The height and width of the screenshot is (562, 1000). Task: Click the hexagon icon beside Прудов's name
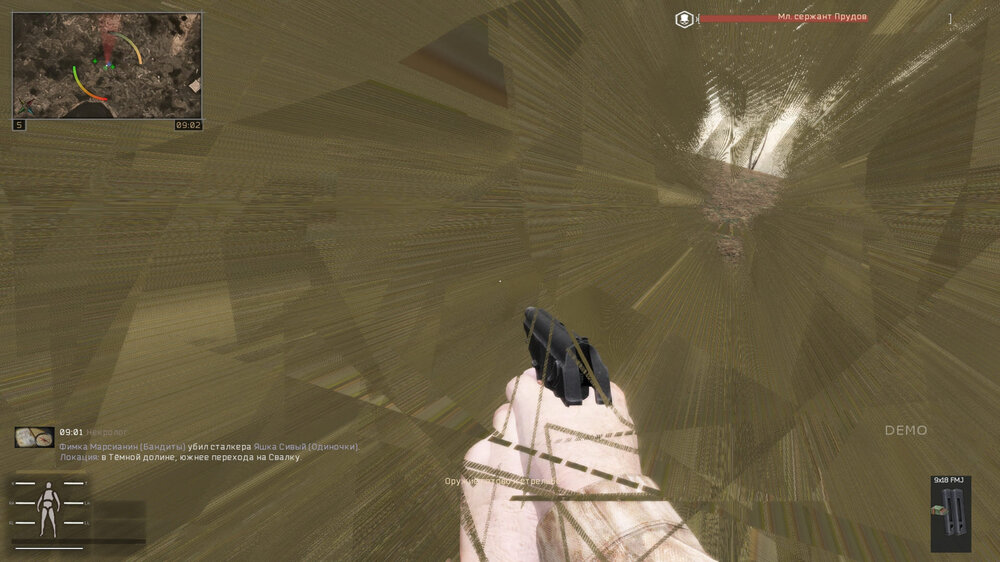tap(684, 18)
